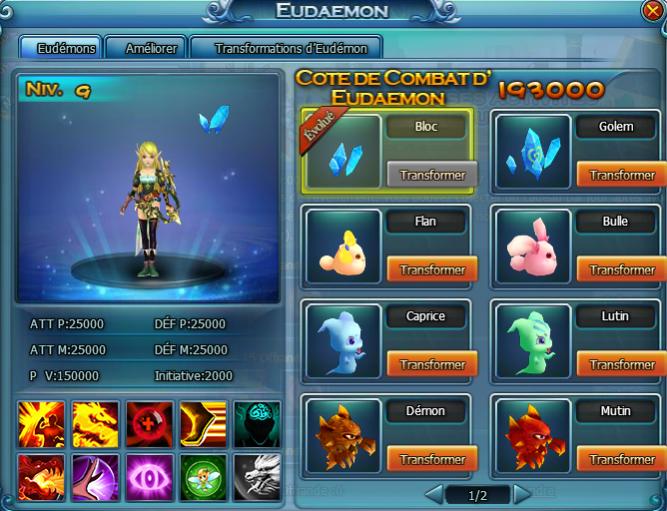667x511 pixels.
Task: Click the white dragon skill icon
Action: (257, 474)
